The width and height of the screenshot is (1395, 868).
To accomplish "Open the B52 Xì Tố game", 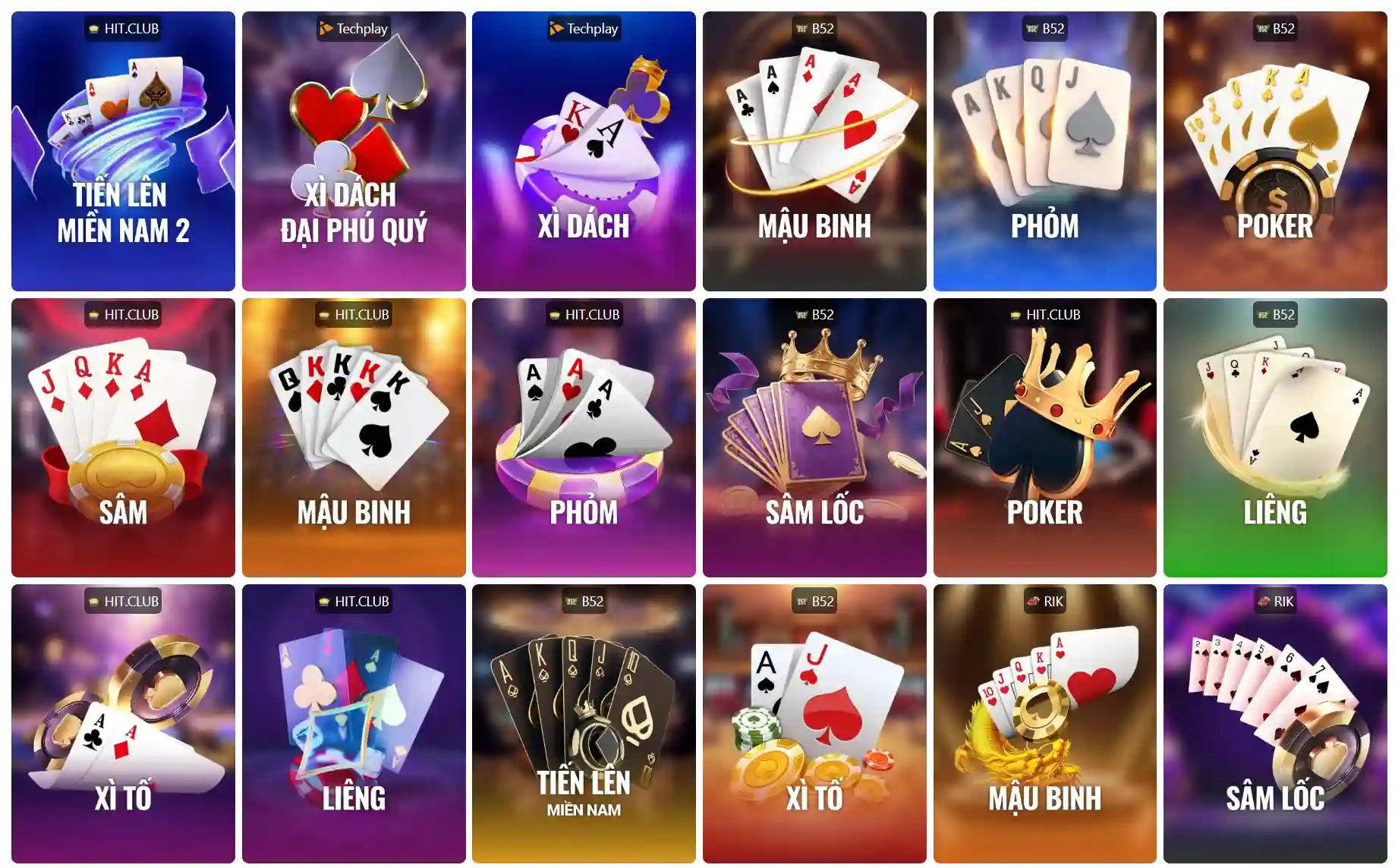I will [x=814, y=723].
